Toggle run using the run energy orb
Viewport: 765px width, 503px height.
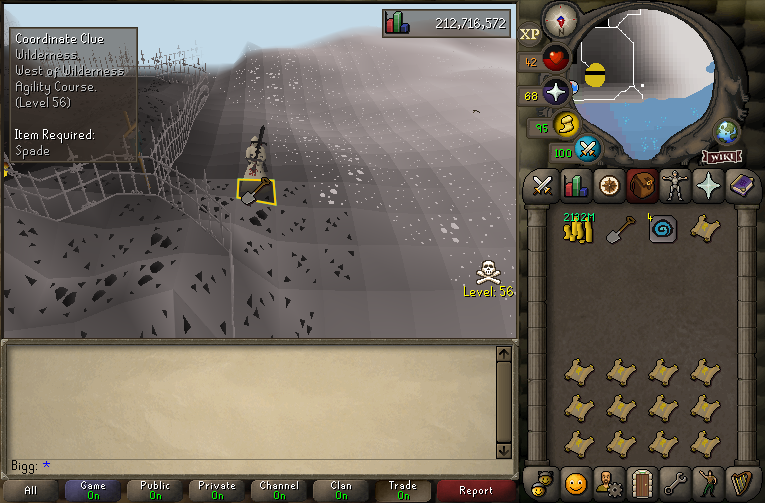pos(566,125)
